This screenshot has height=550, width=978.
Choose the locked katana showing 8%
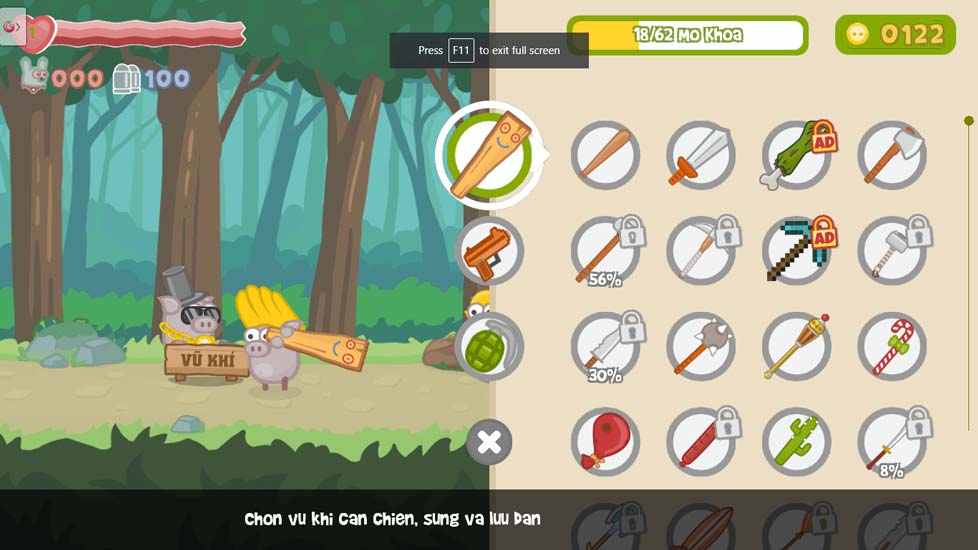pyautogui.click(x=891, y=441)
